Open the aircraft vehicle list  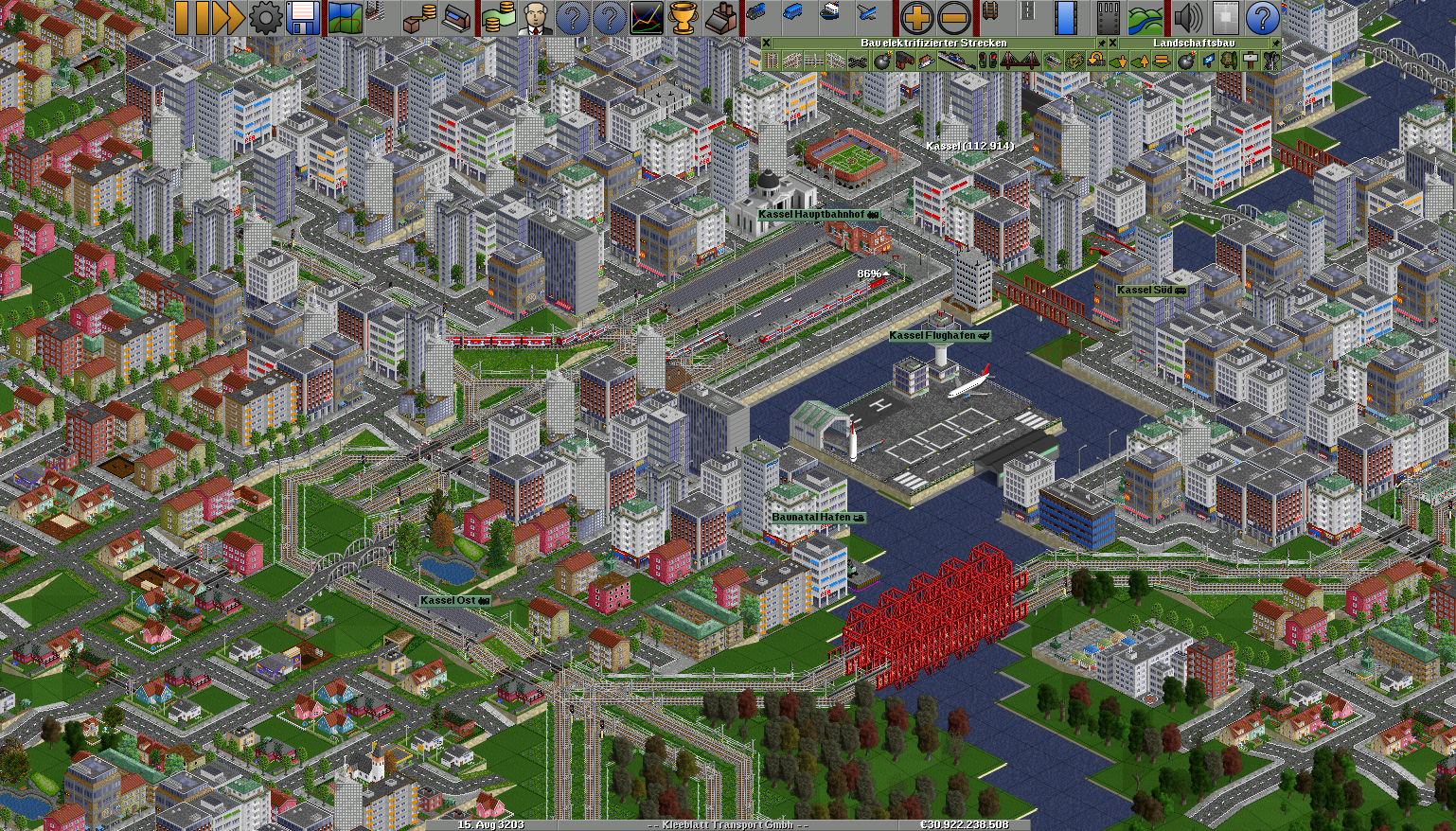867,14
